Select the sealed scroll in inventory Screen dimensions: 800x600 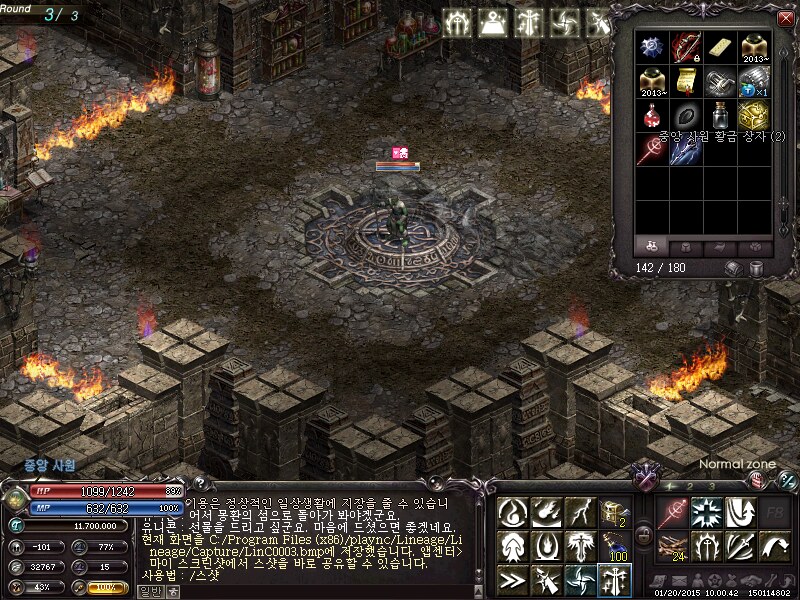tap(686, 80)
